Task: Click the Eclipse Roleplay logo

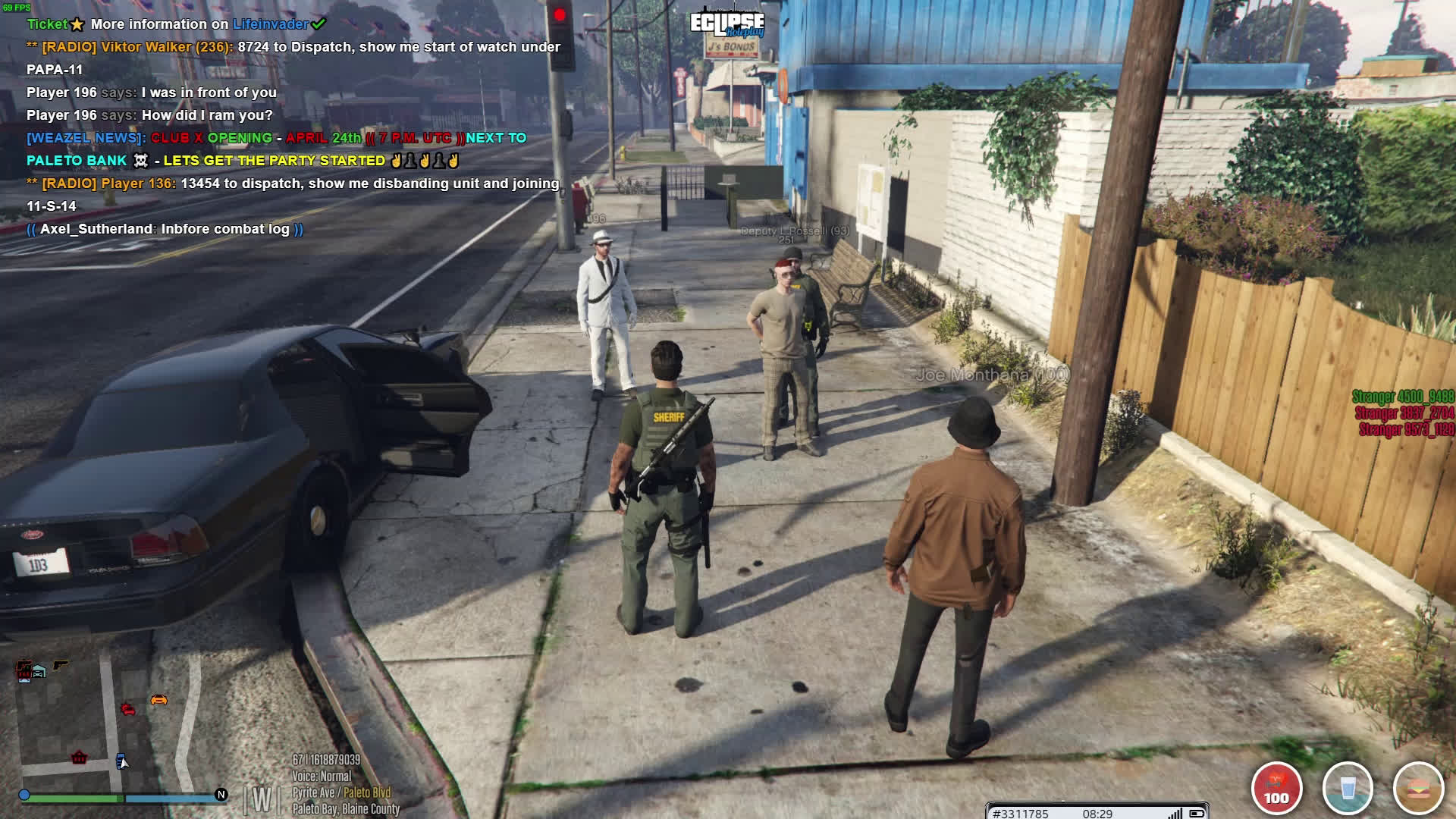Action: click(x=726, y=25)
